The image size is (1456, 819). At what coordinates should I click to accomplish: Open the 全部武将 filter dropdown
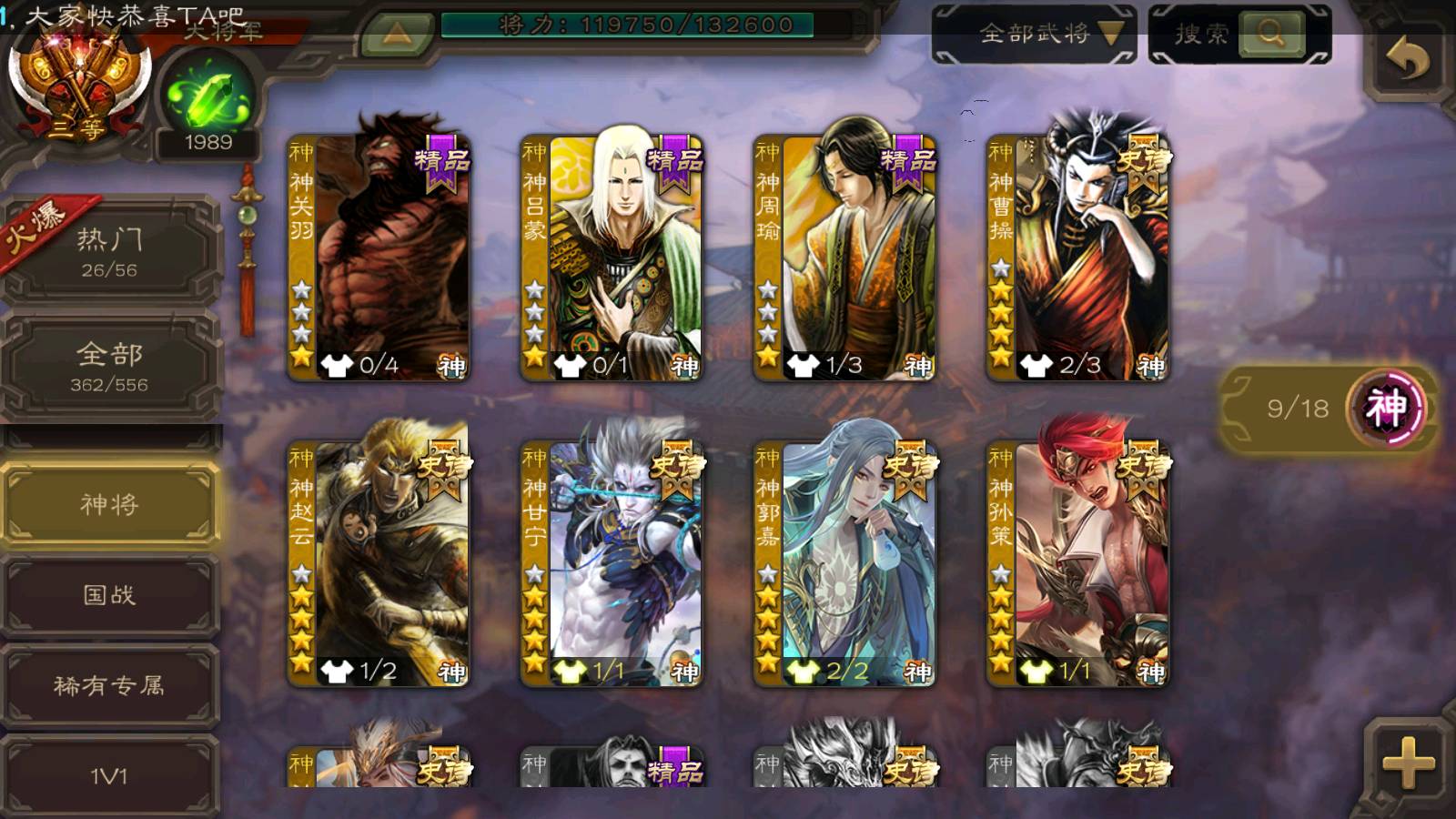(1035, 35)
